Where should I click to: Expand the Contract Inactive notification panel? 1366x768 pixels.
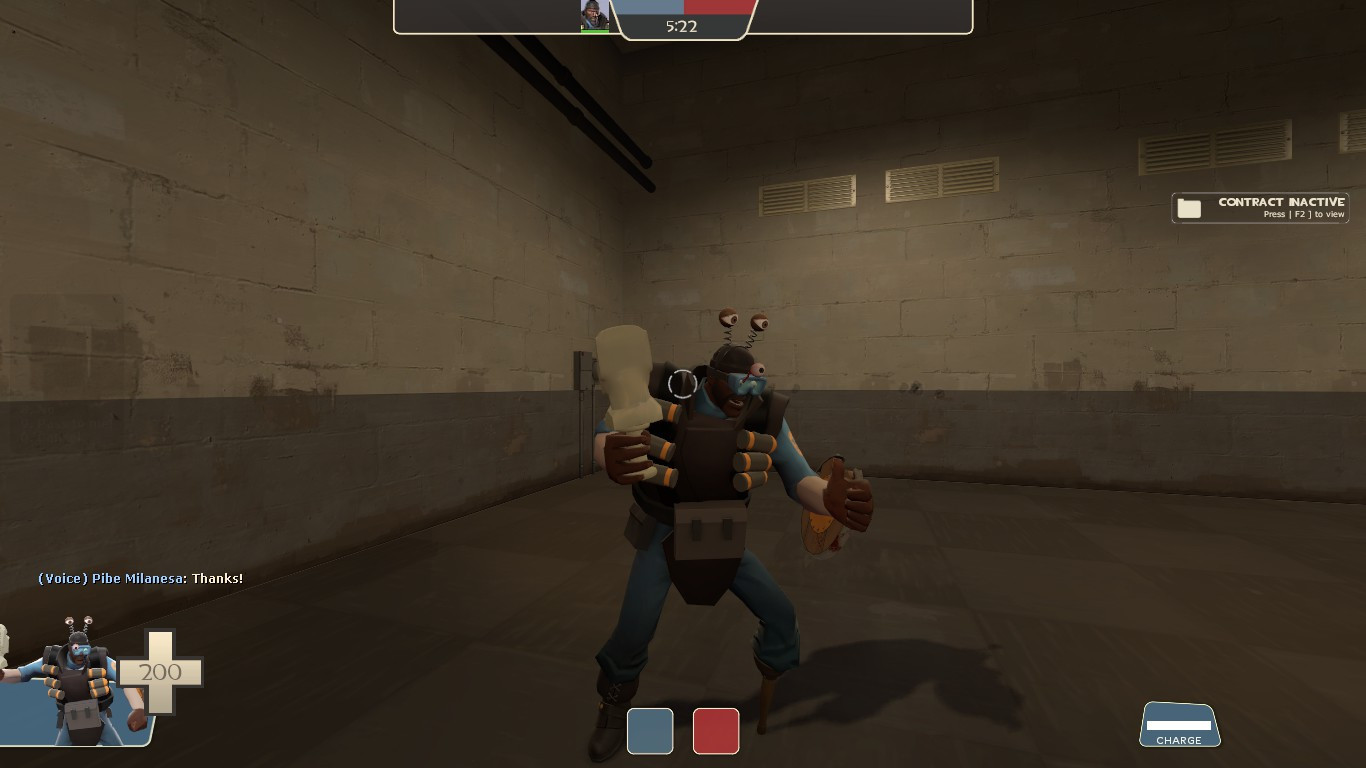point(1260,207)
